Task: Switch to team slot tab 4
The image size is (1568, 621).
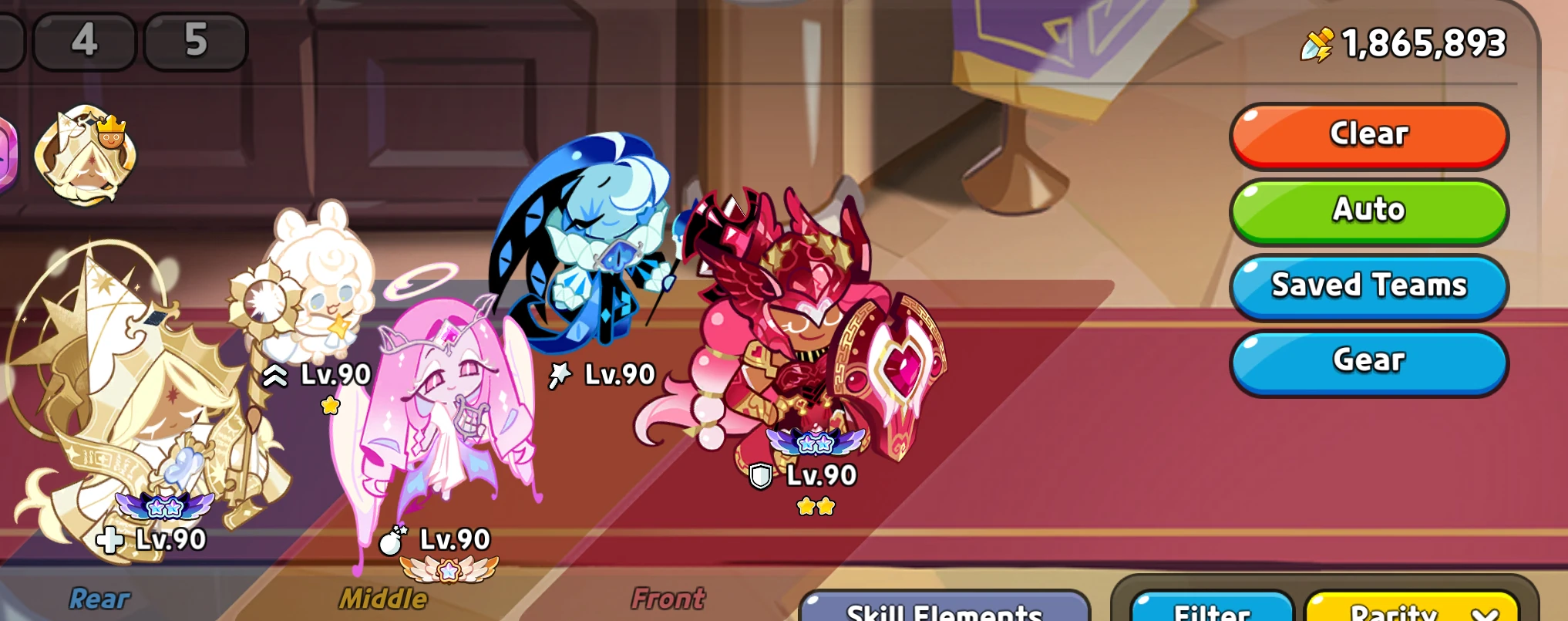Action: (x=83, y=42)
